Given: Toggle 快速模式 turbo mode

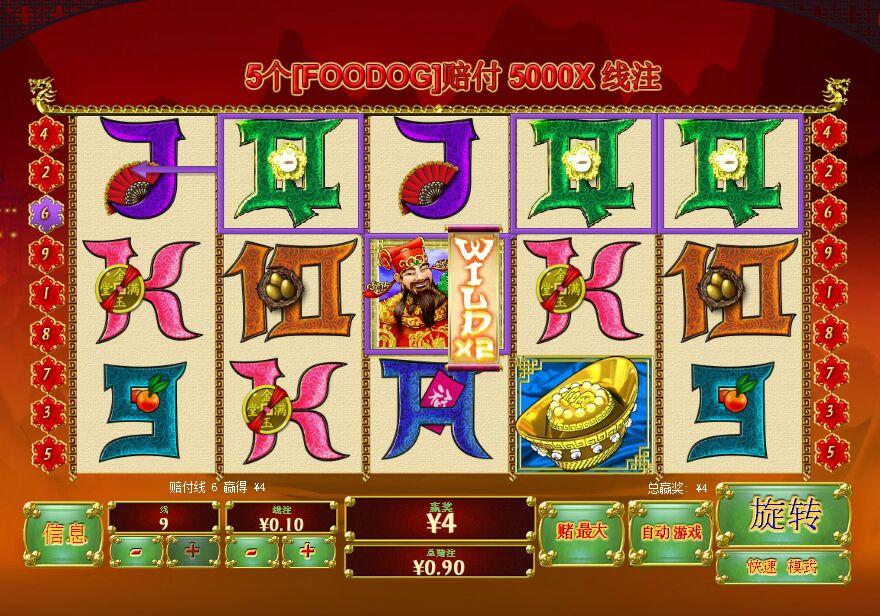Looking at the screenshot, I should [x=783, y=566].
